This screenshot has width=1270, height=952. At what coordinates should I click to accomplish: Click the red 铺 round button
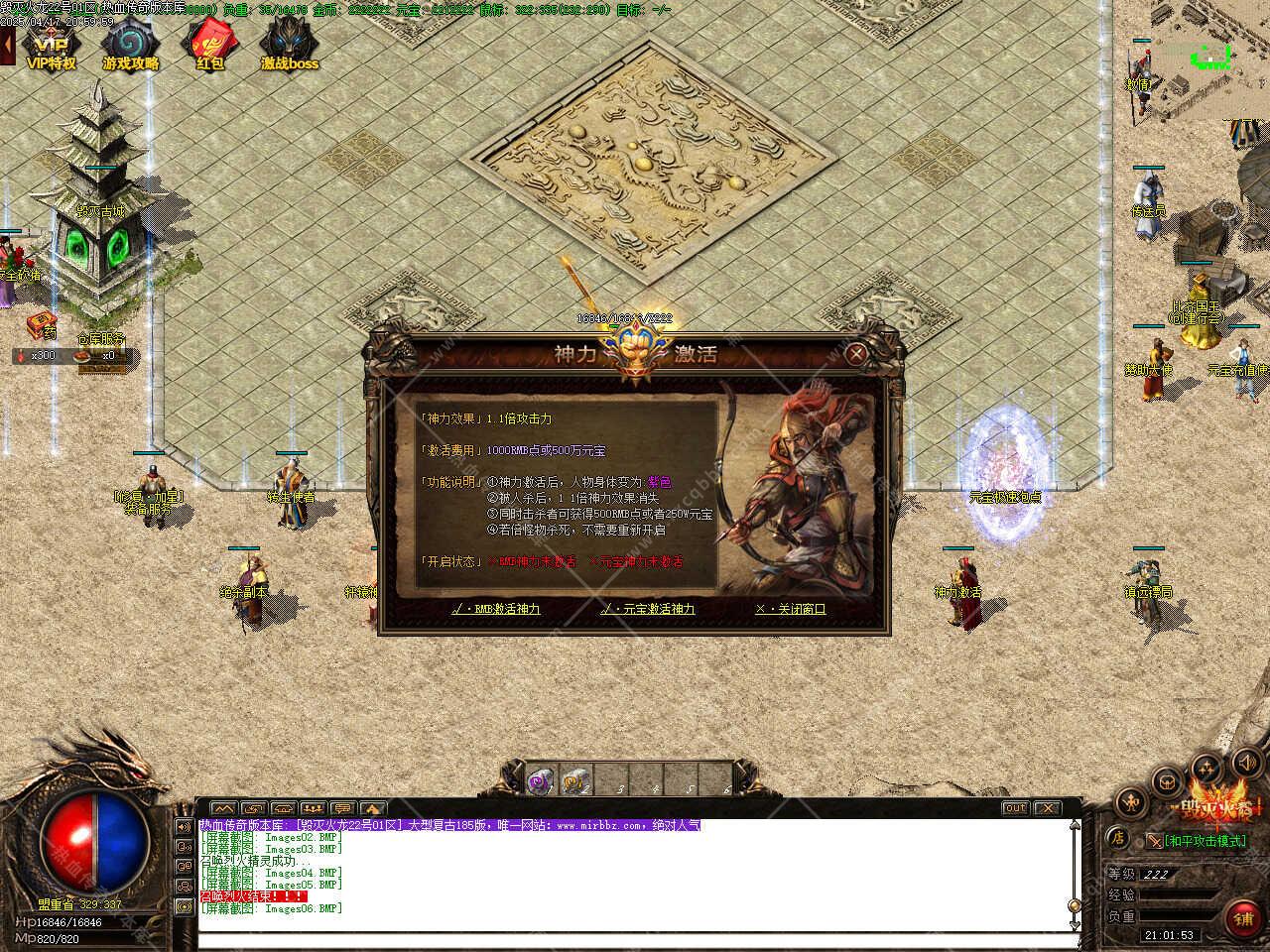pos(1243,919)
